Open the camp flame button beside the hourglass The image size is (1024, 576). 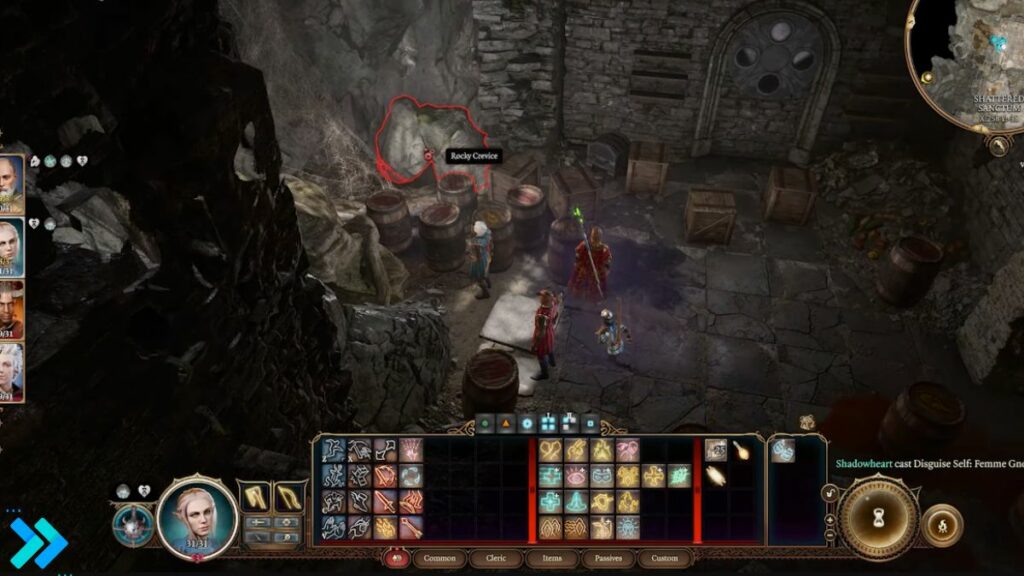point(941,526)
